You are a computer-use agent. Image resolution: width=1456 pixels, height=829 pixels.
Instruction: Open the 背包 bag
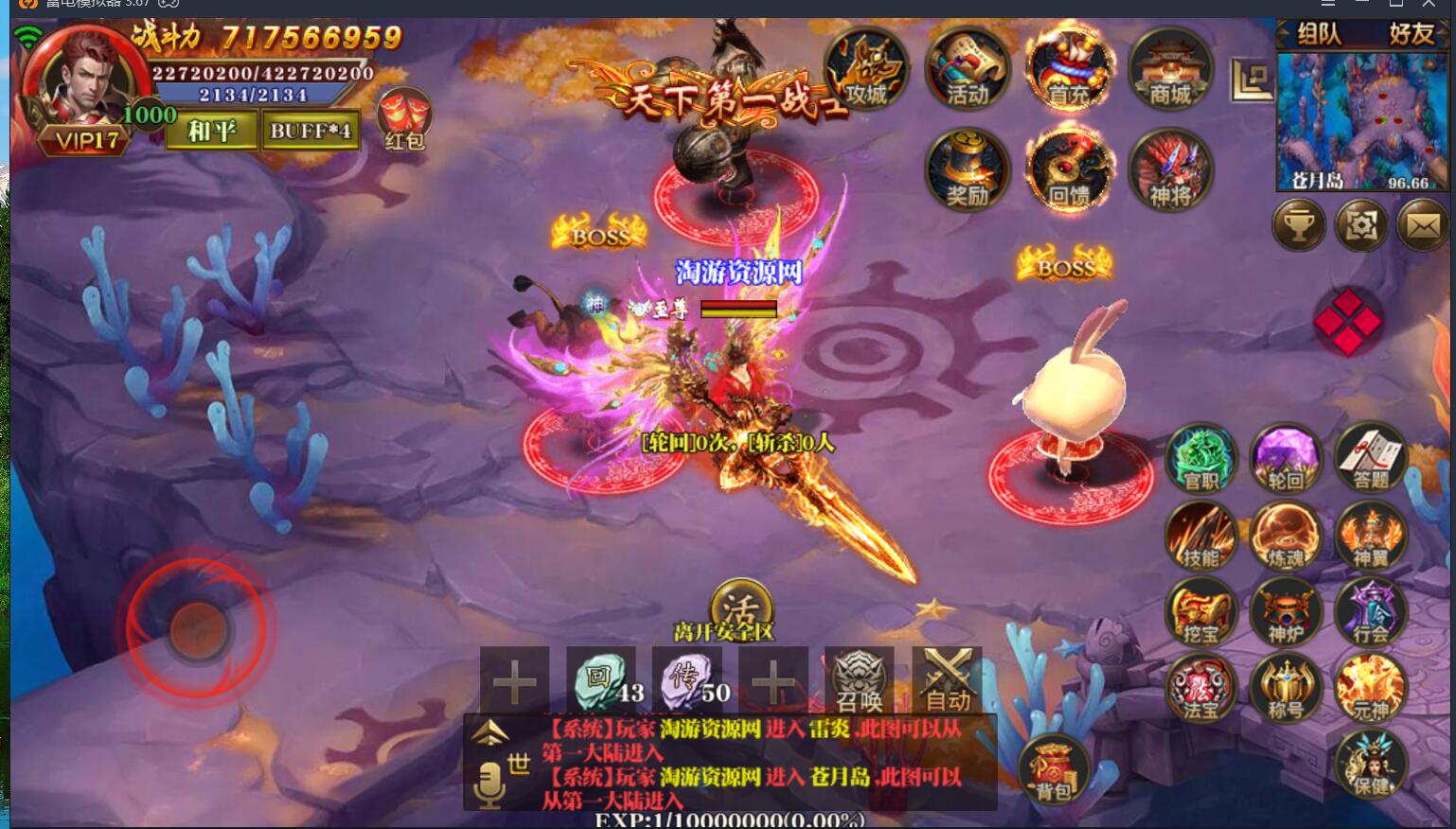click(1053, 769)
